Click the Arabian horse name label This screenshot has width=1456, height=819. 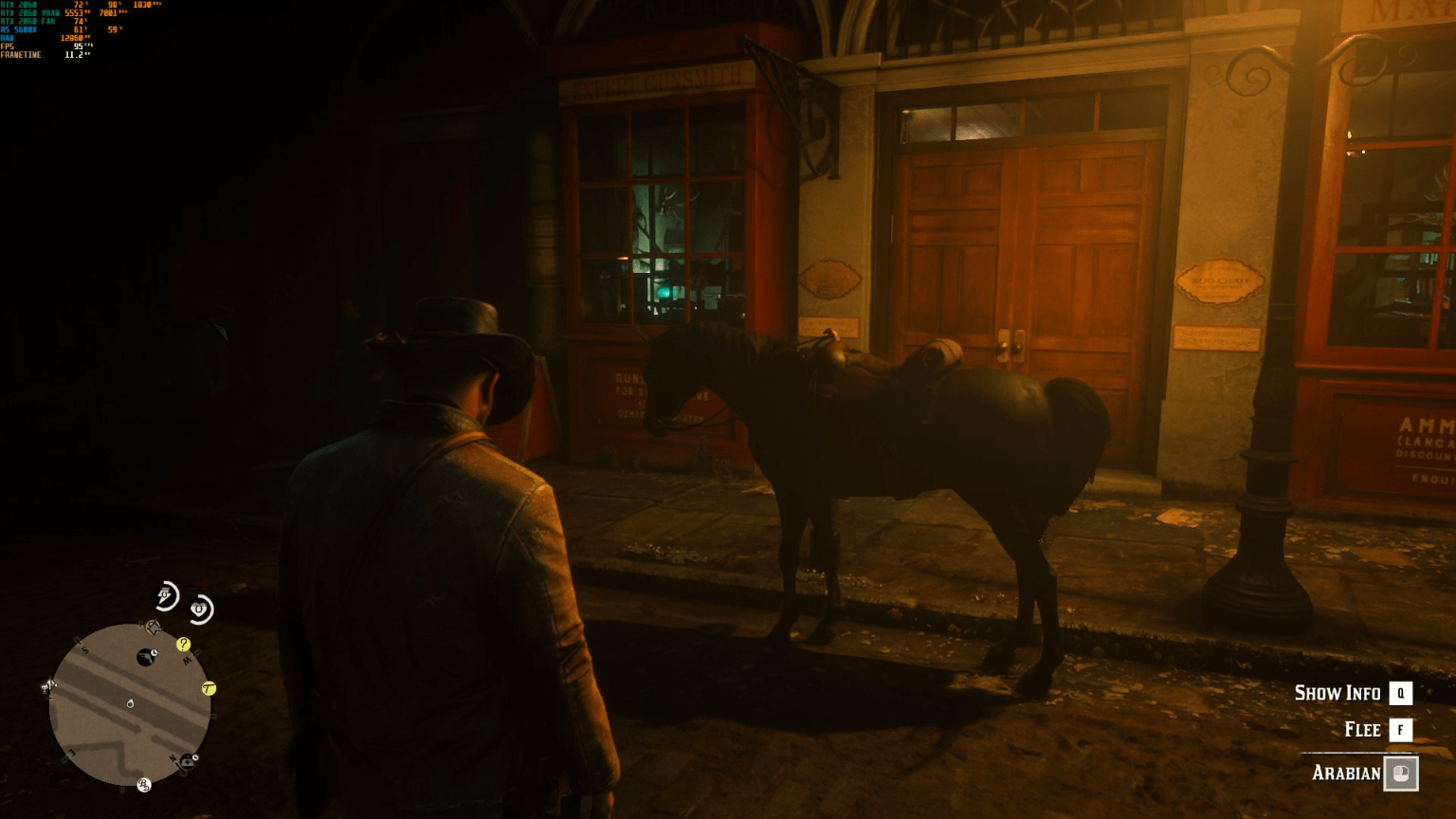pyautogui.click(x=1348, y=773)
